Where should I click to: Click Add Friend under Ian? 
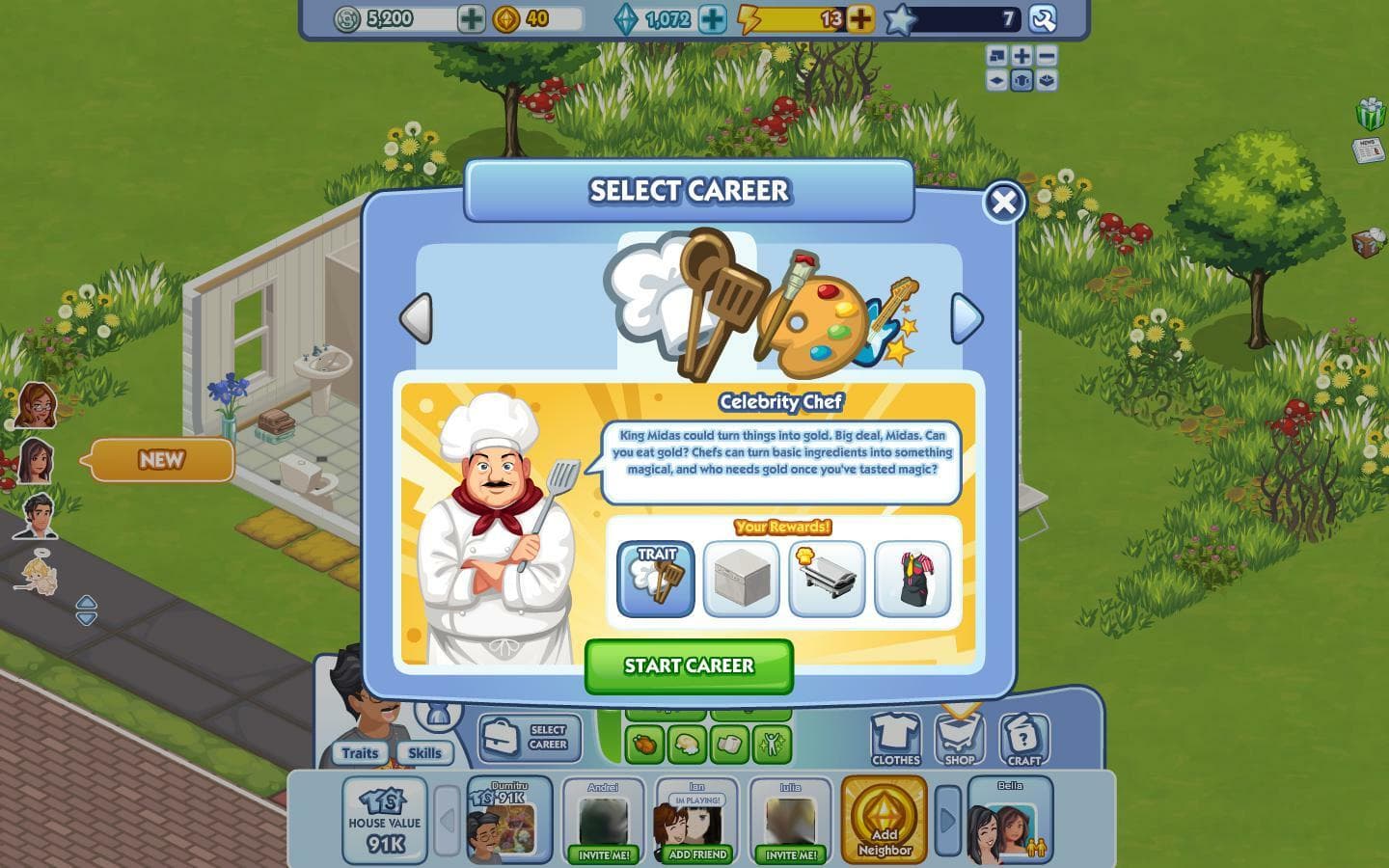pos(694,854)
